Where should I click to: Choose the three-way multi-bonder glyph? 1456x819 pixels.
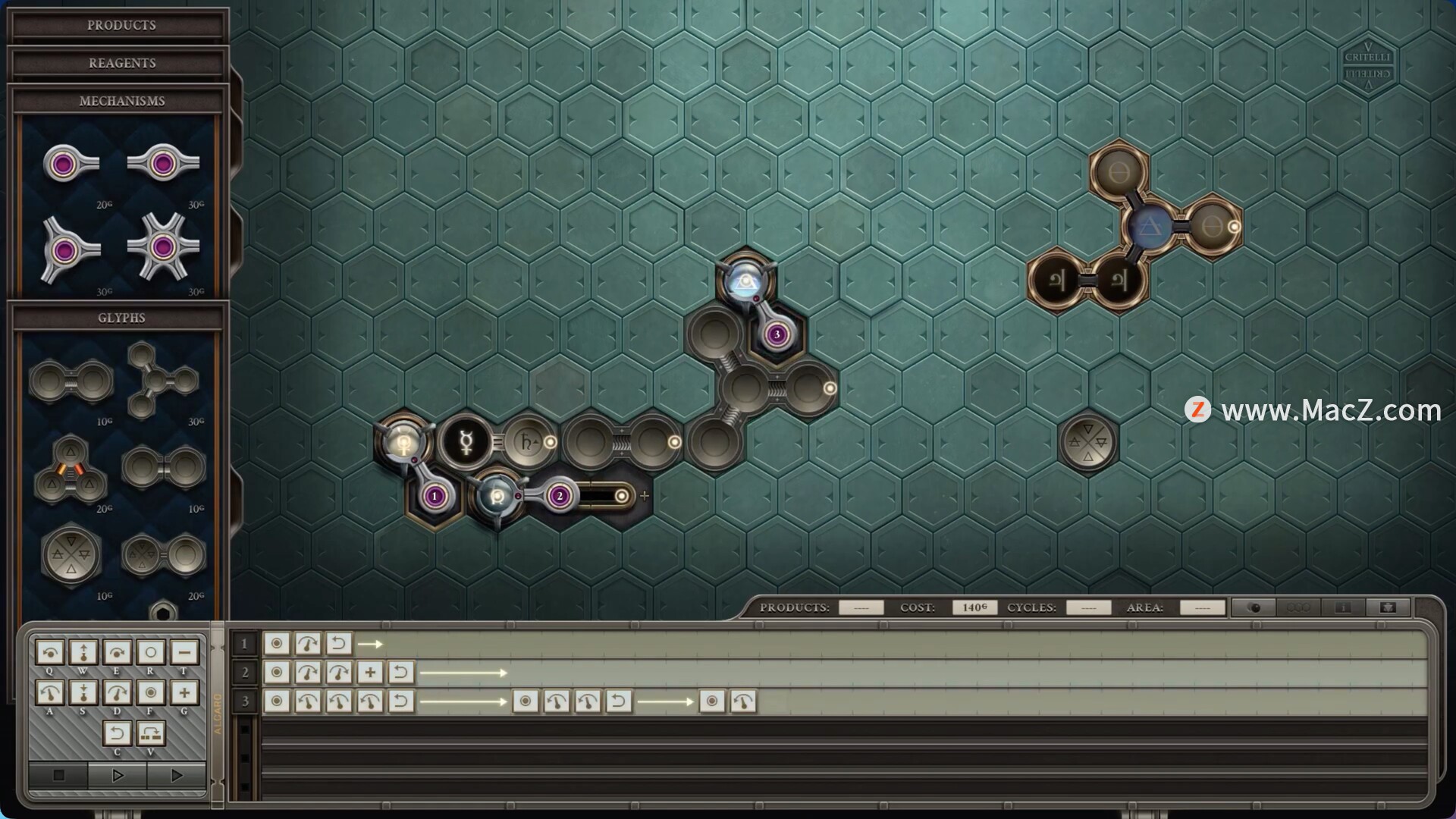161,380
